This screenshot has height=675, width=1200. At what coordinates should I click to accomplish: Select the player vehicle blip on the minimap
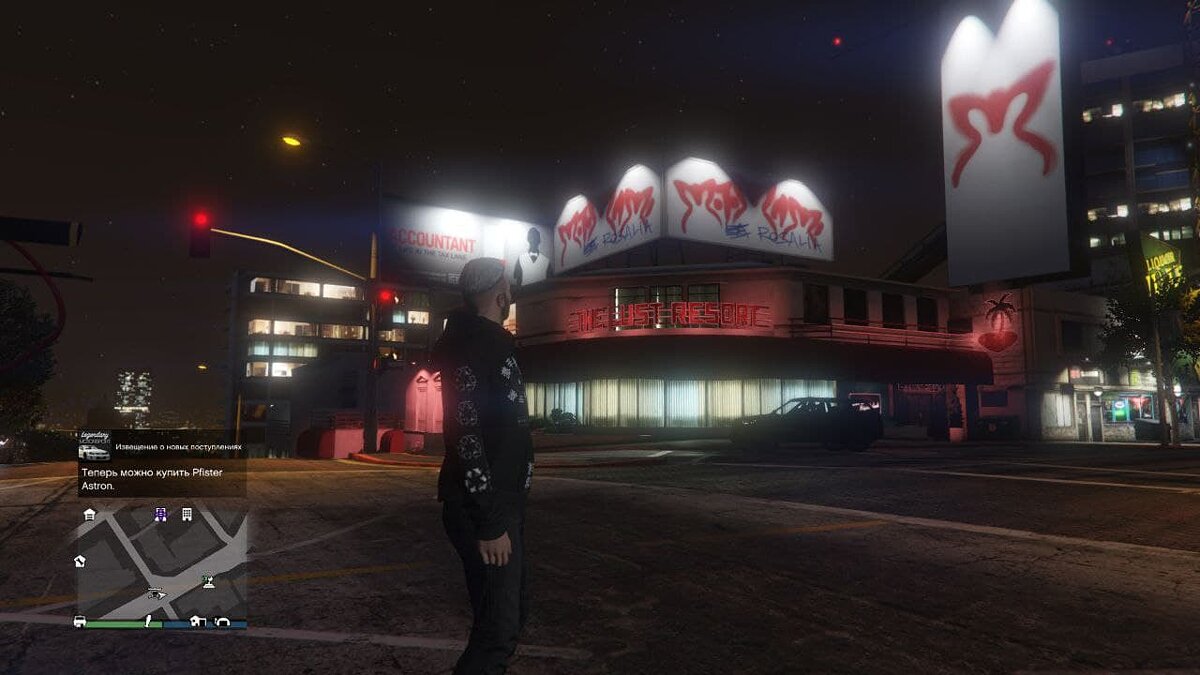coord(157,593)
